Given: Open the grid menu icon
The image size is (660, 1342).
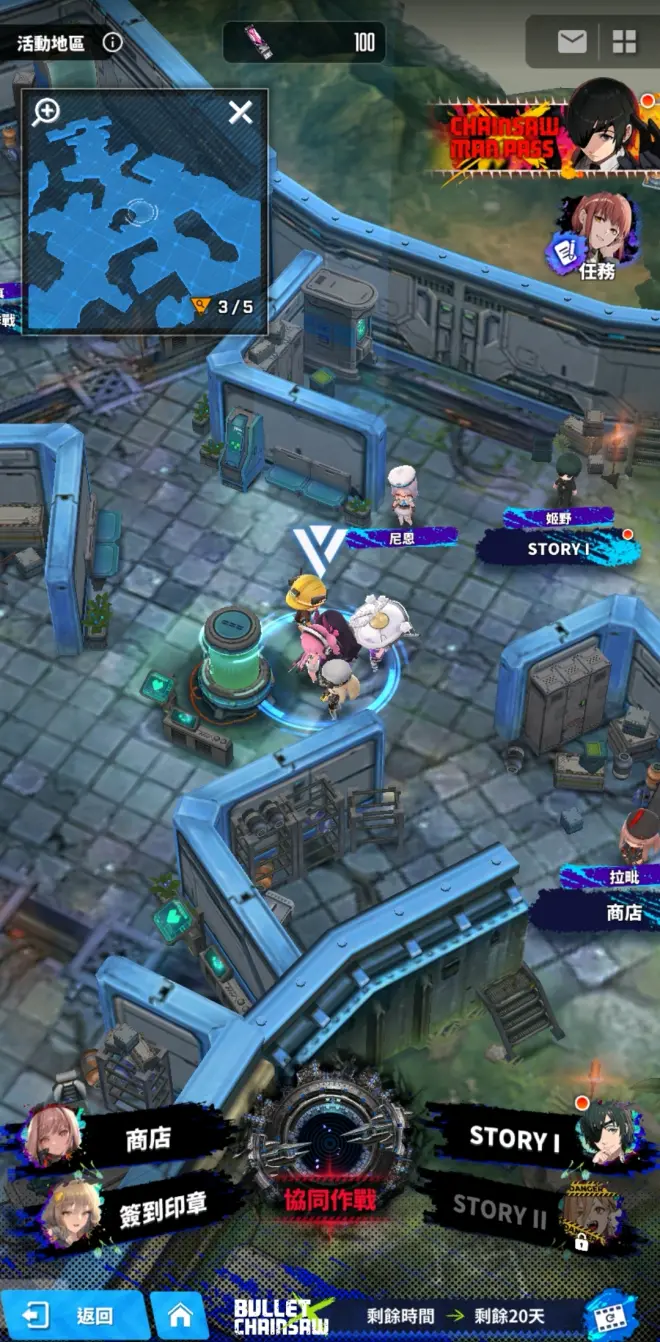Looking at the screenshot, I should [625, 41].
